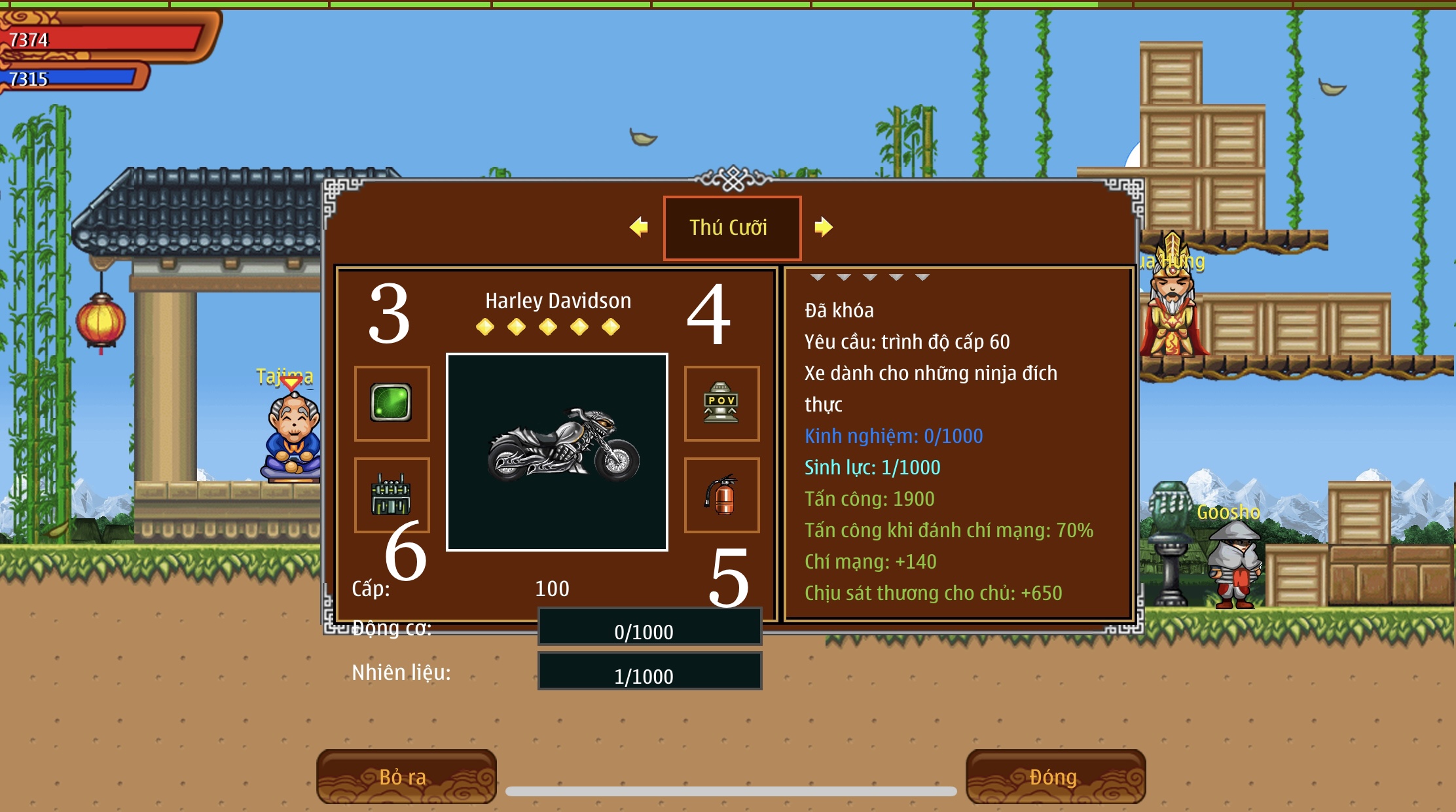Select the Thú Cưỡi tab header

[x=731, y=228]
